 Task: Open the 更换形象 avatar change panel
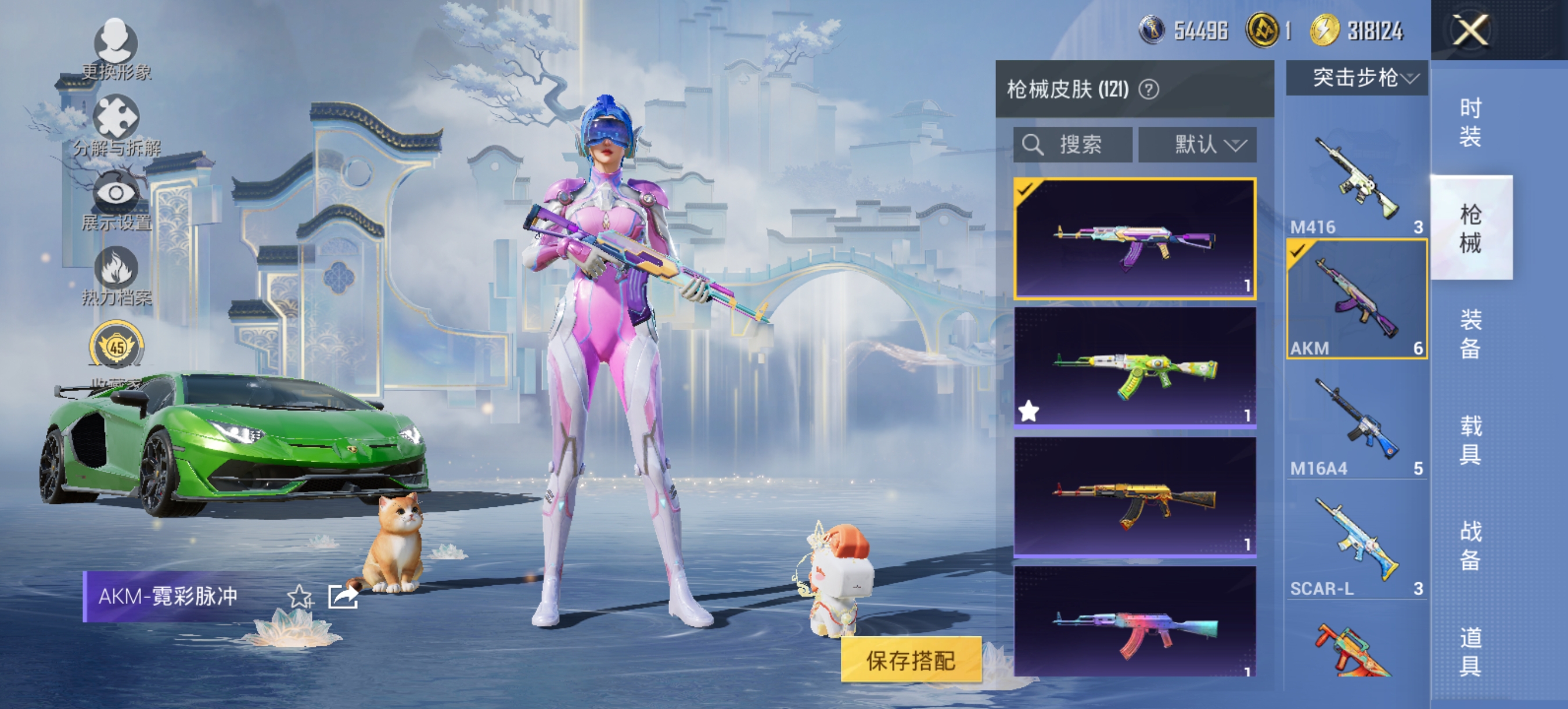click(x=116, y=42)
